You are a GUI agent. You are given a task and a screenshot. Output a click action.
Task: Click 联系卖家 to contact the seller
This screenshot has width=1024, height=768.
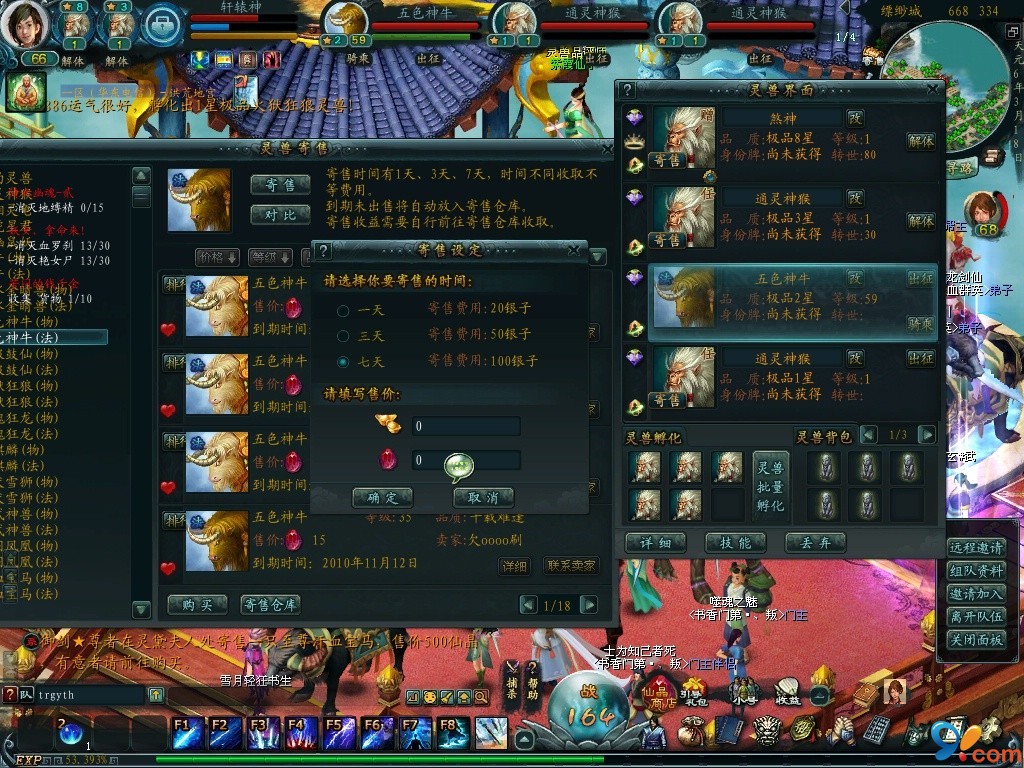(x=571, y=566)
